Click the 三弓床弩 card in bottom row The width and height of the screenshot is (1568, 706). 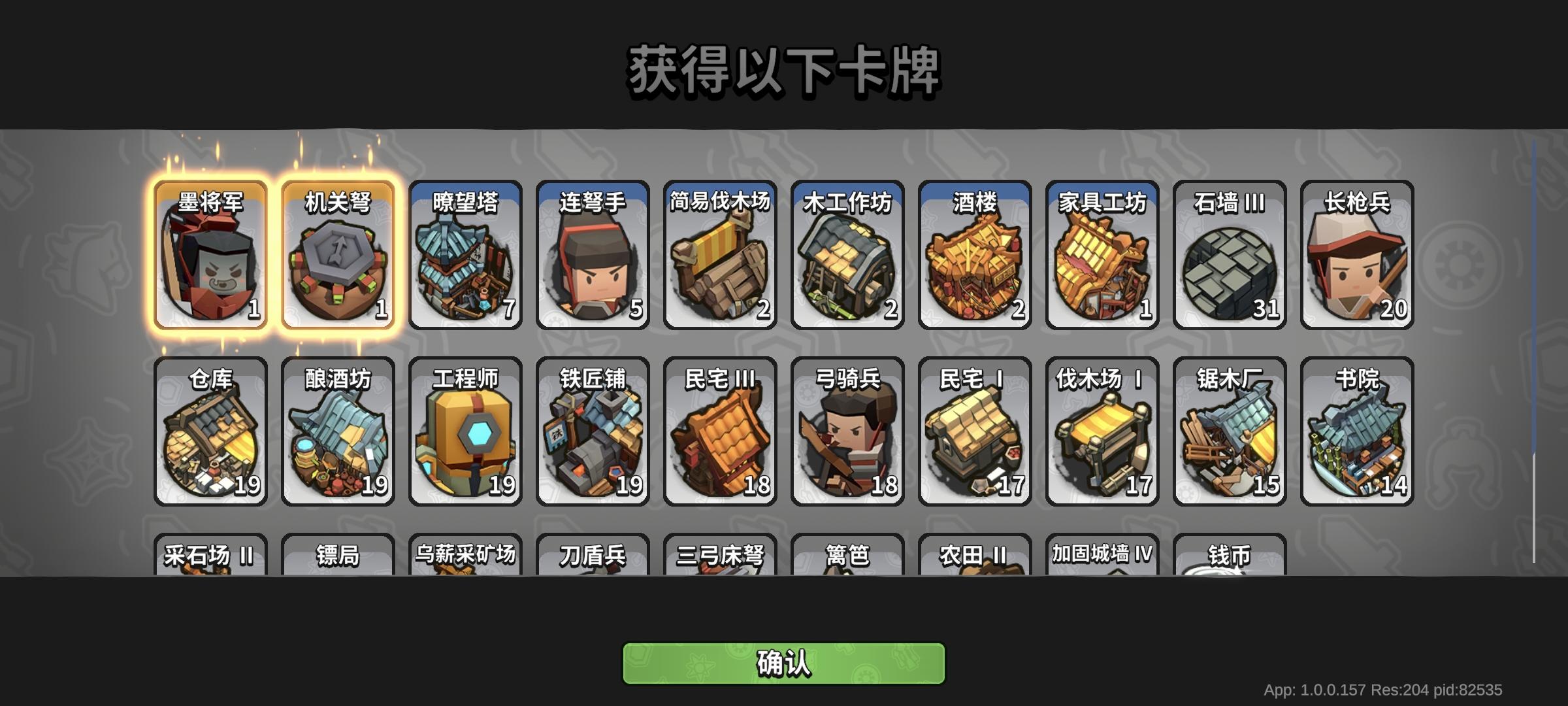pyautogui.click(x=718, y=559)
